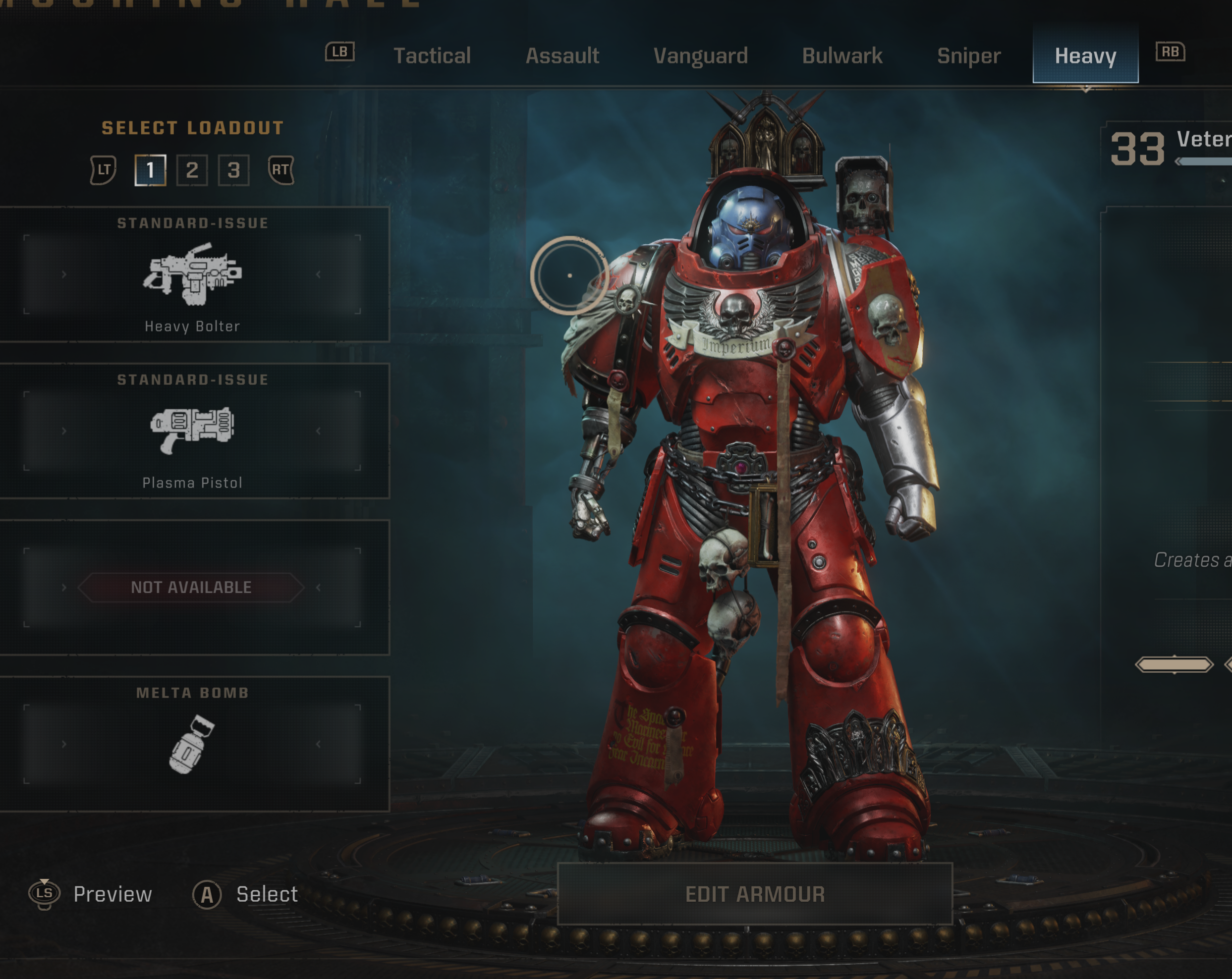Click the Not Available weapon slot

(193, 587)
